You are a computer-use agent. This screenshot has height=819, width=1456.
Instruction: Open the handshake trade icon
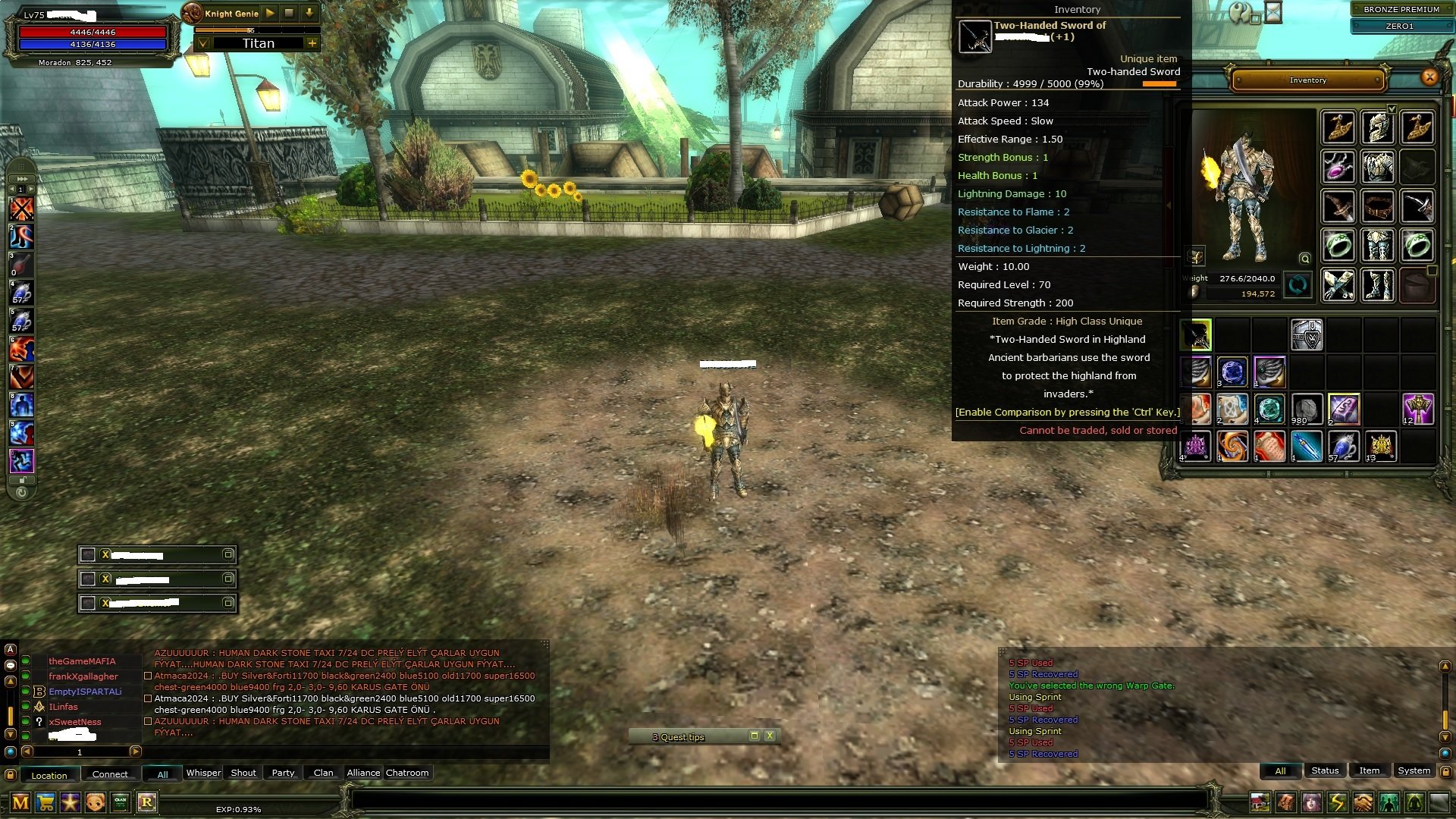1363,802
